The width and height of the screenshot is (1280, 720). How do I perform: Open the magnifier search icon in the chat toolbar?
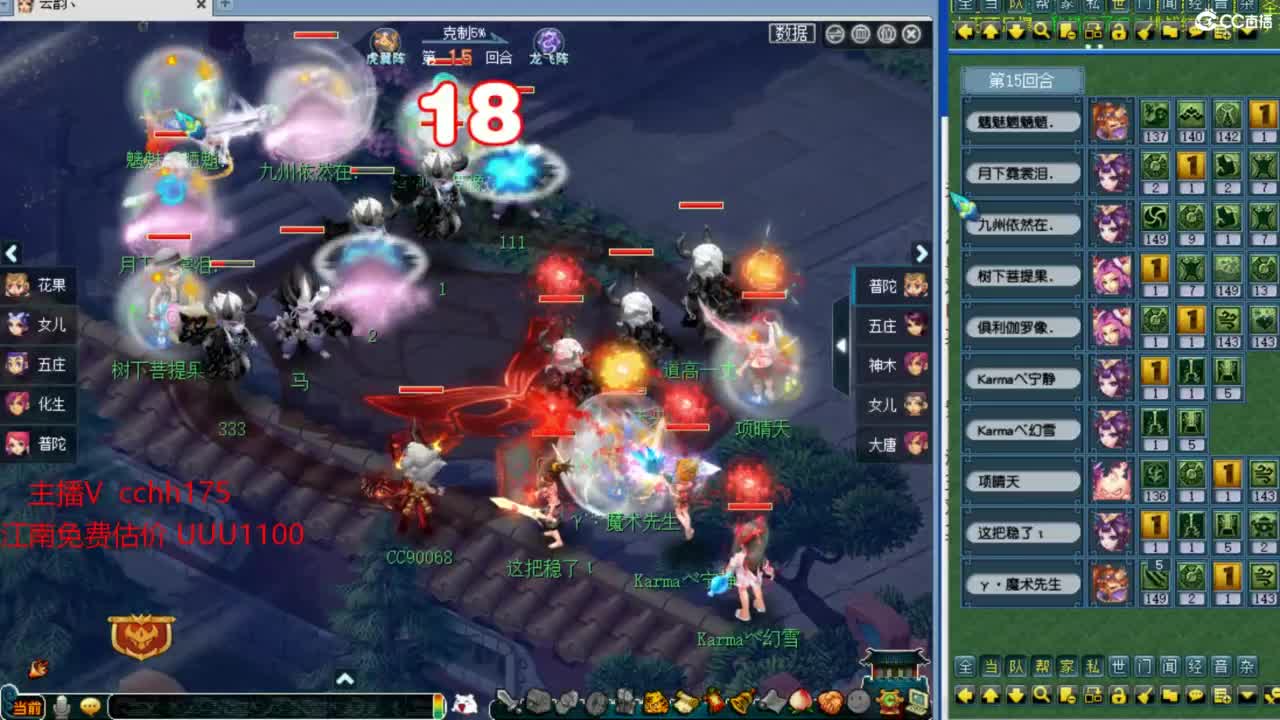[x=1042, y=695]
